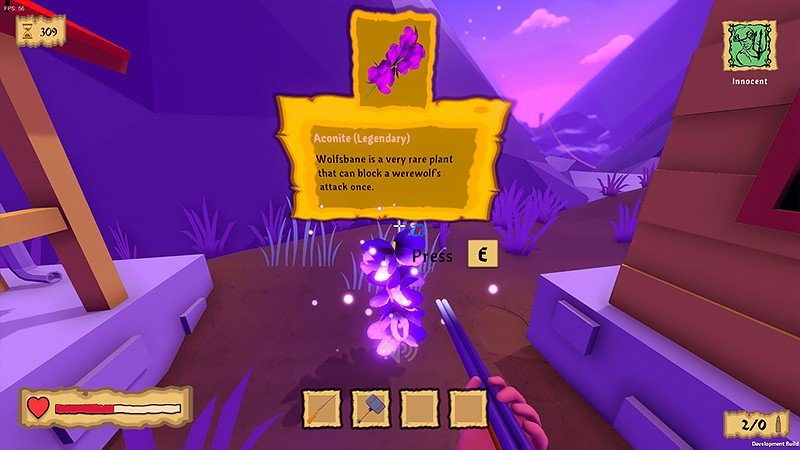The image size is (800, 450).
Task: Select the rifle hotbar slot
Action: click(x=322, y=408)
